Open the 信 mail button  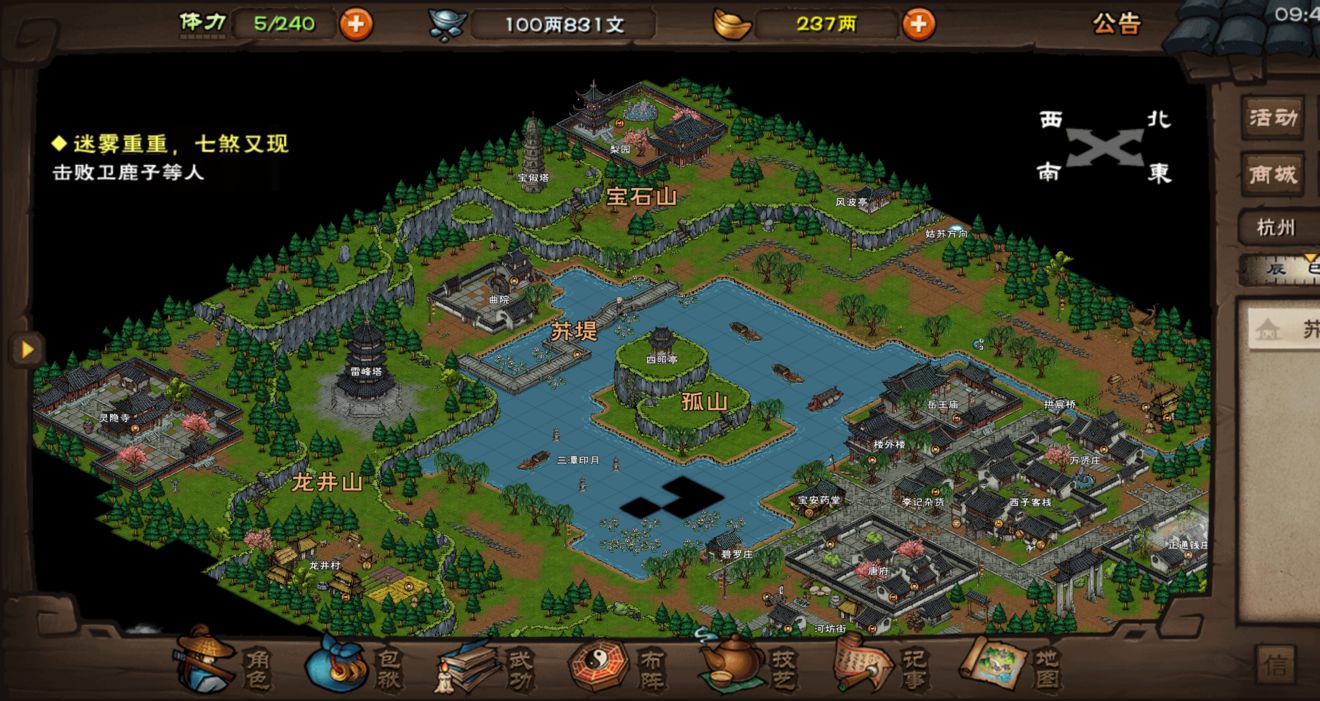click(1275, 665)
